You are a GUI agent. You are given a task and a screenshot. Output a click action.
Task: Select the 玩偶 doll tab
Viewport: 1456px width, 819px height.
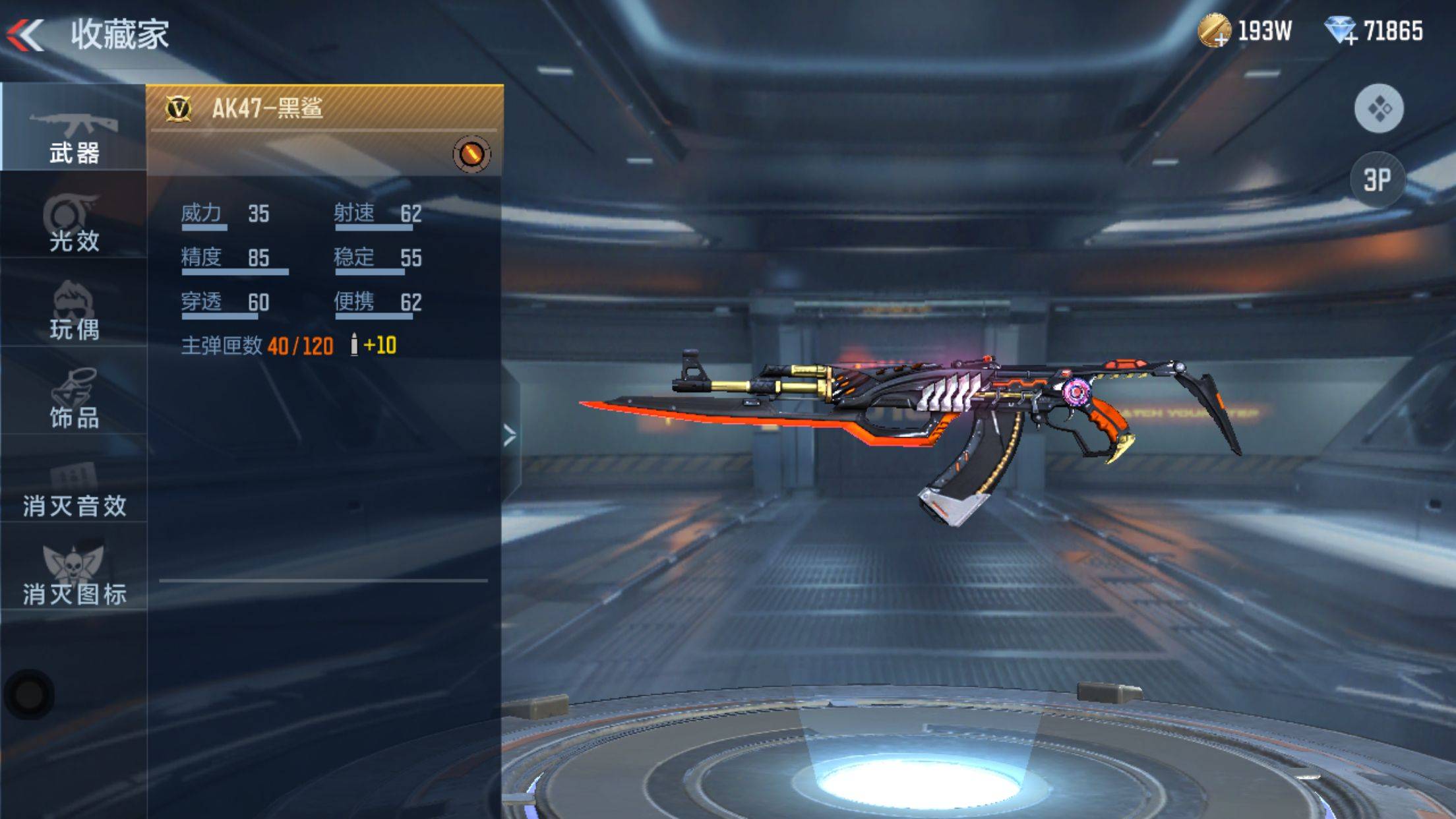(73, 311)
